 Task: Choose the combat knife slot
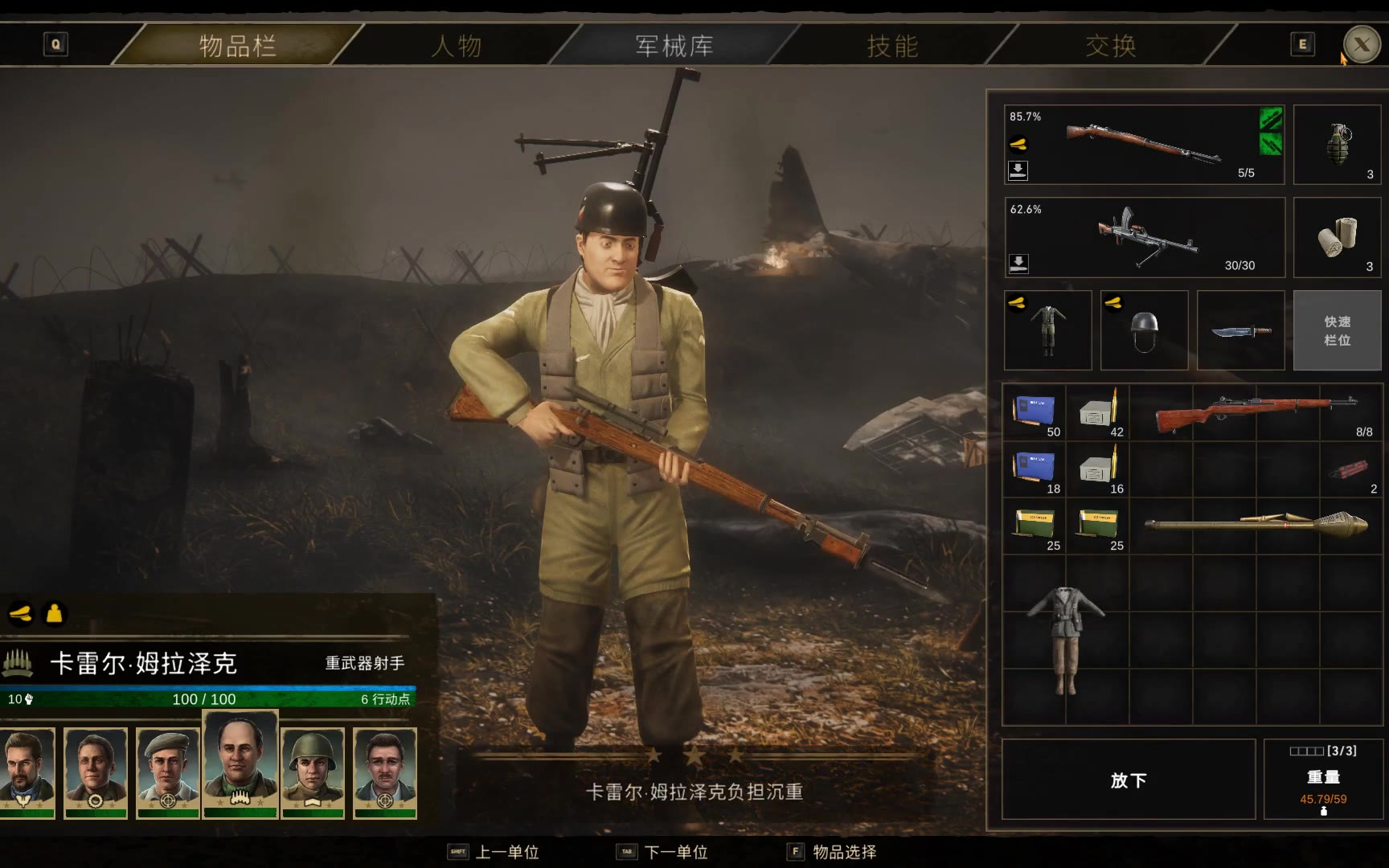click(1240, 330)
